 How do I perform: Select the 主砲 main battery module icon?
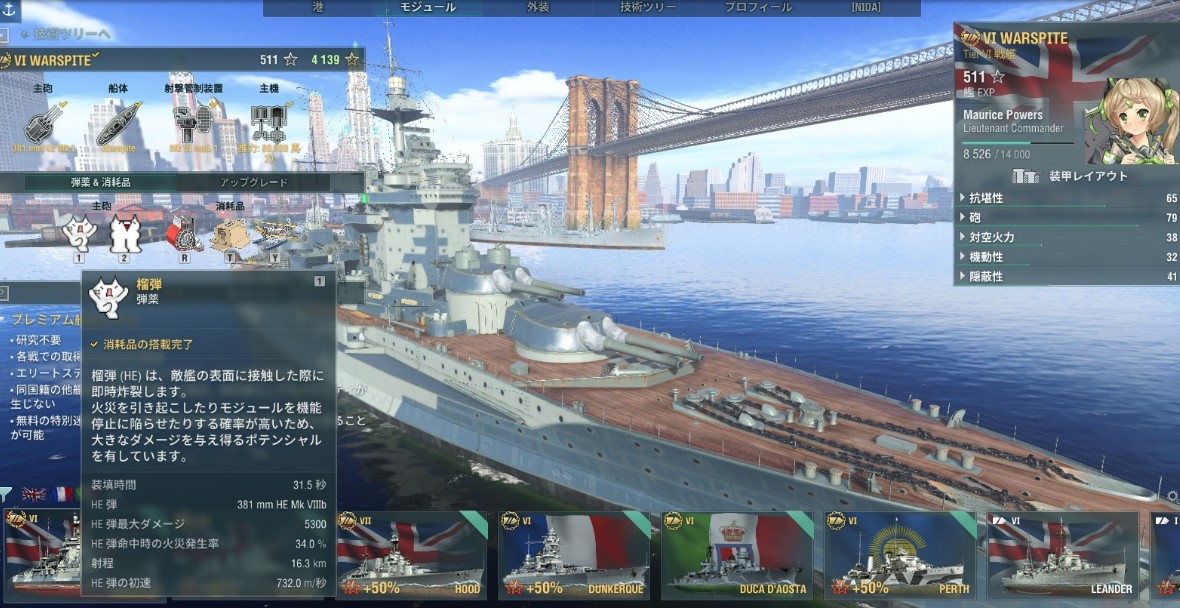[x=43, y=125]
